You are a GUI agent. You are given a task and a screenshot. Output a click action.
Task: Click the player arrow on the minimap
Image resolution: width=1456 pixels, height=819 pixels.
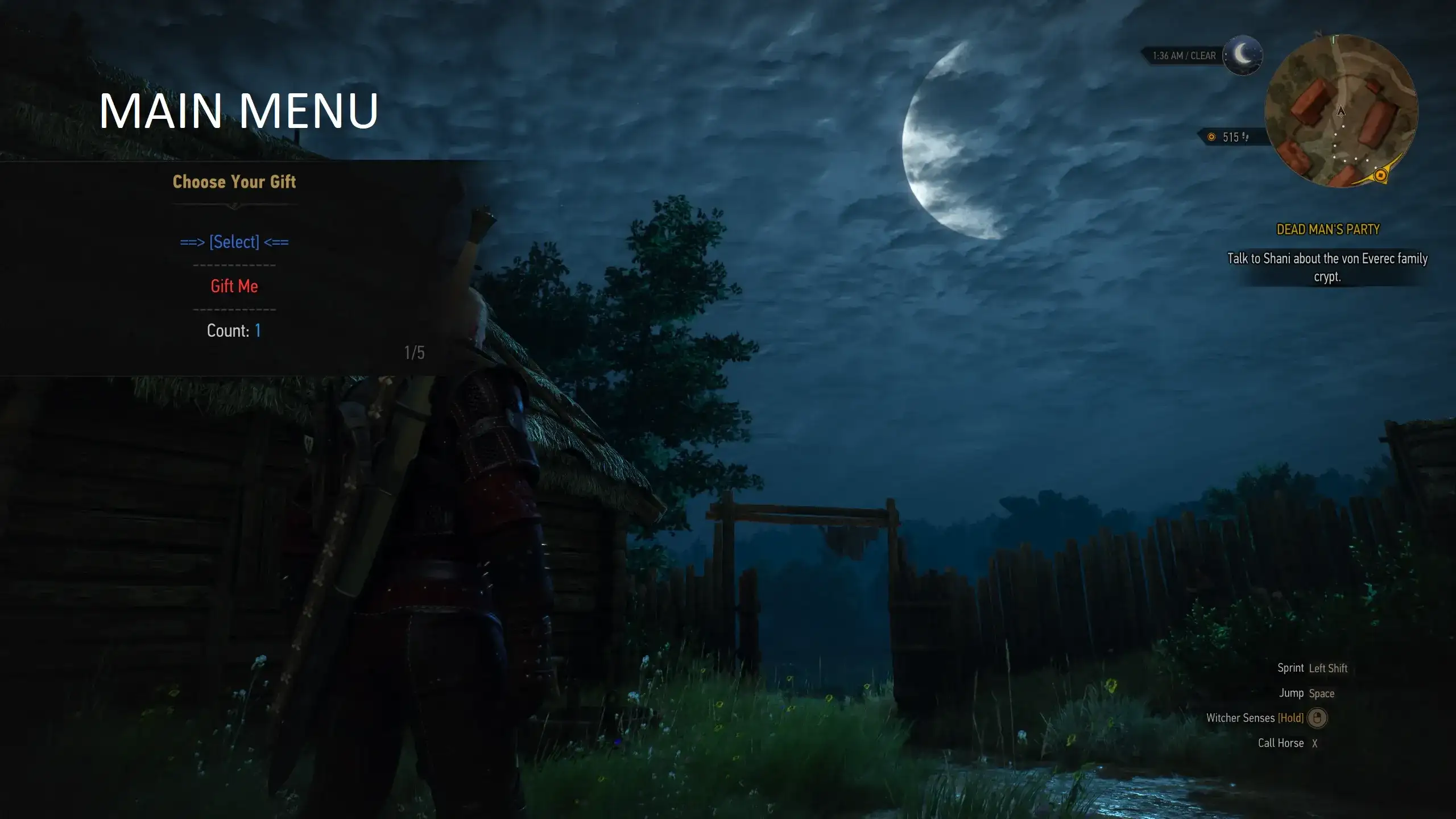click(1341, 112)
